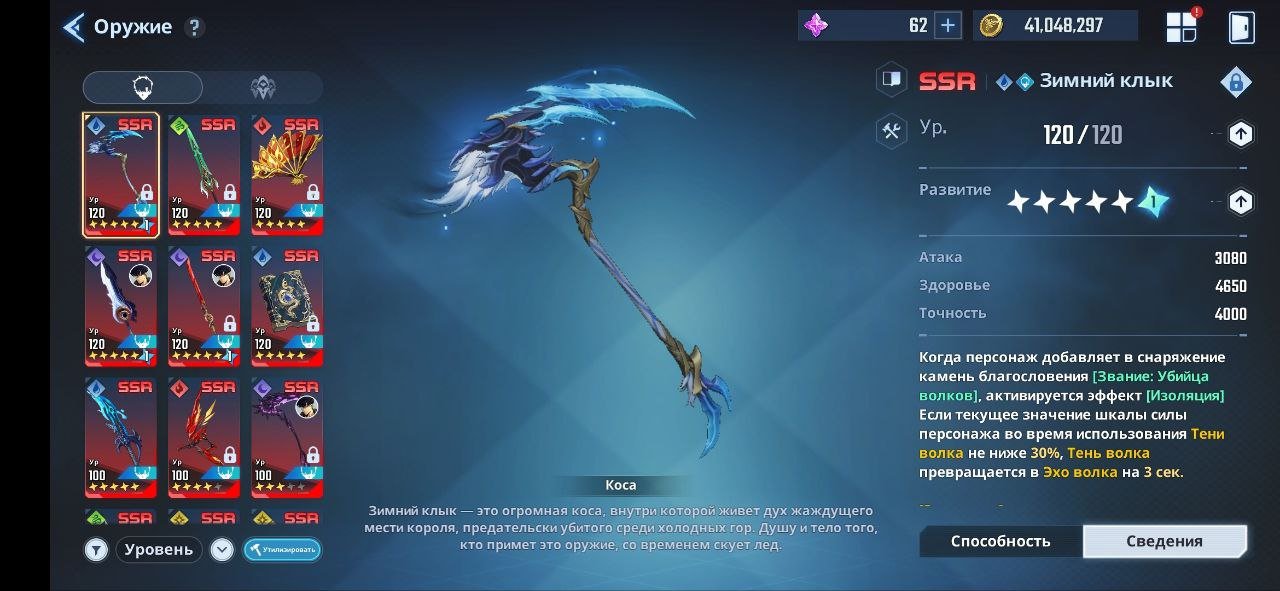This screenshot has height=591, width=1280.
Task: Open the question mark help for Оружие
Action: coord(195,28)
